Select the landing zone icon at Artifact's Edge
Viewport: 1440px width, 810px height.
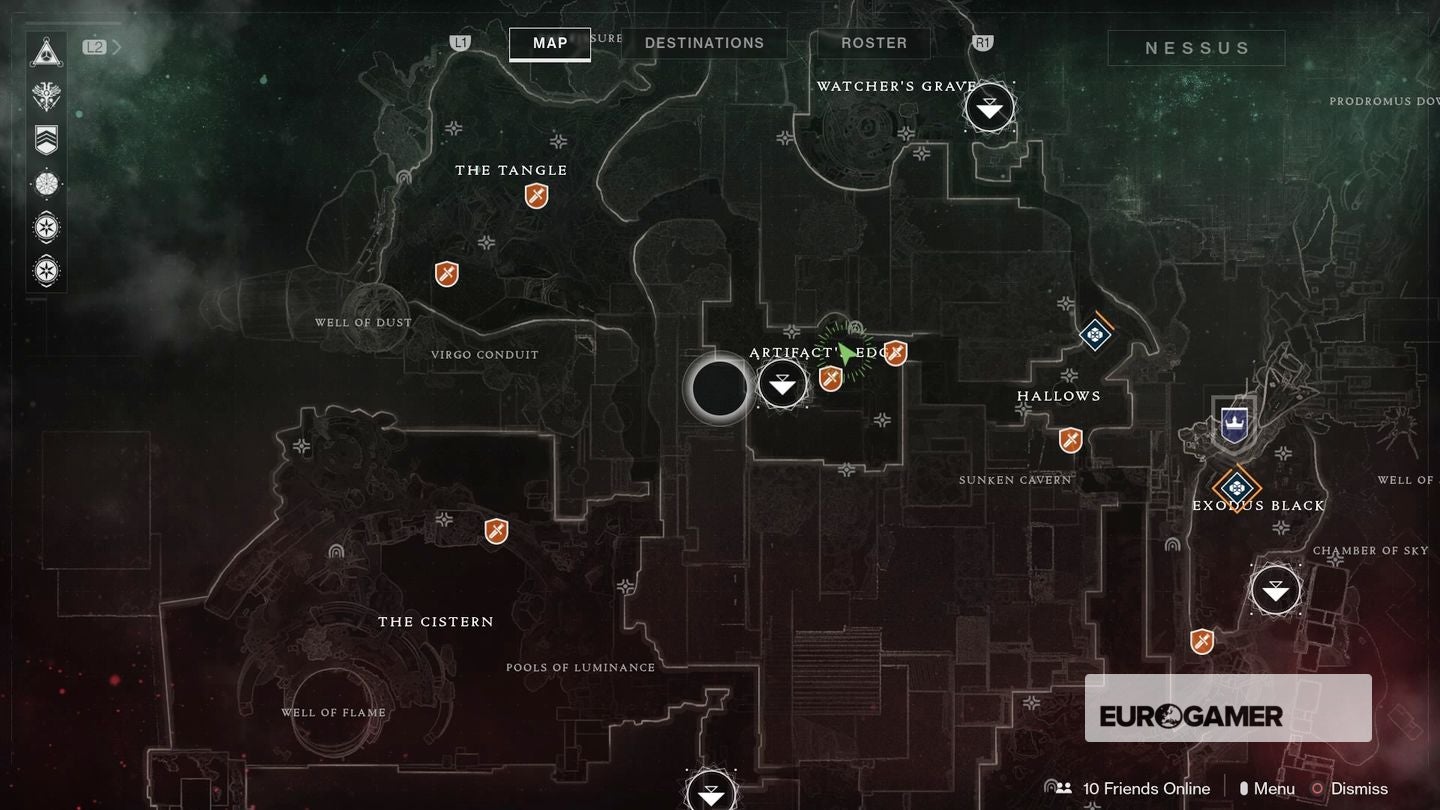[782, 383]
